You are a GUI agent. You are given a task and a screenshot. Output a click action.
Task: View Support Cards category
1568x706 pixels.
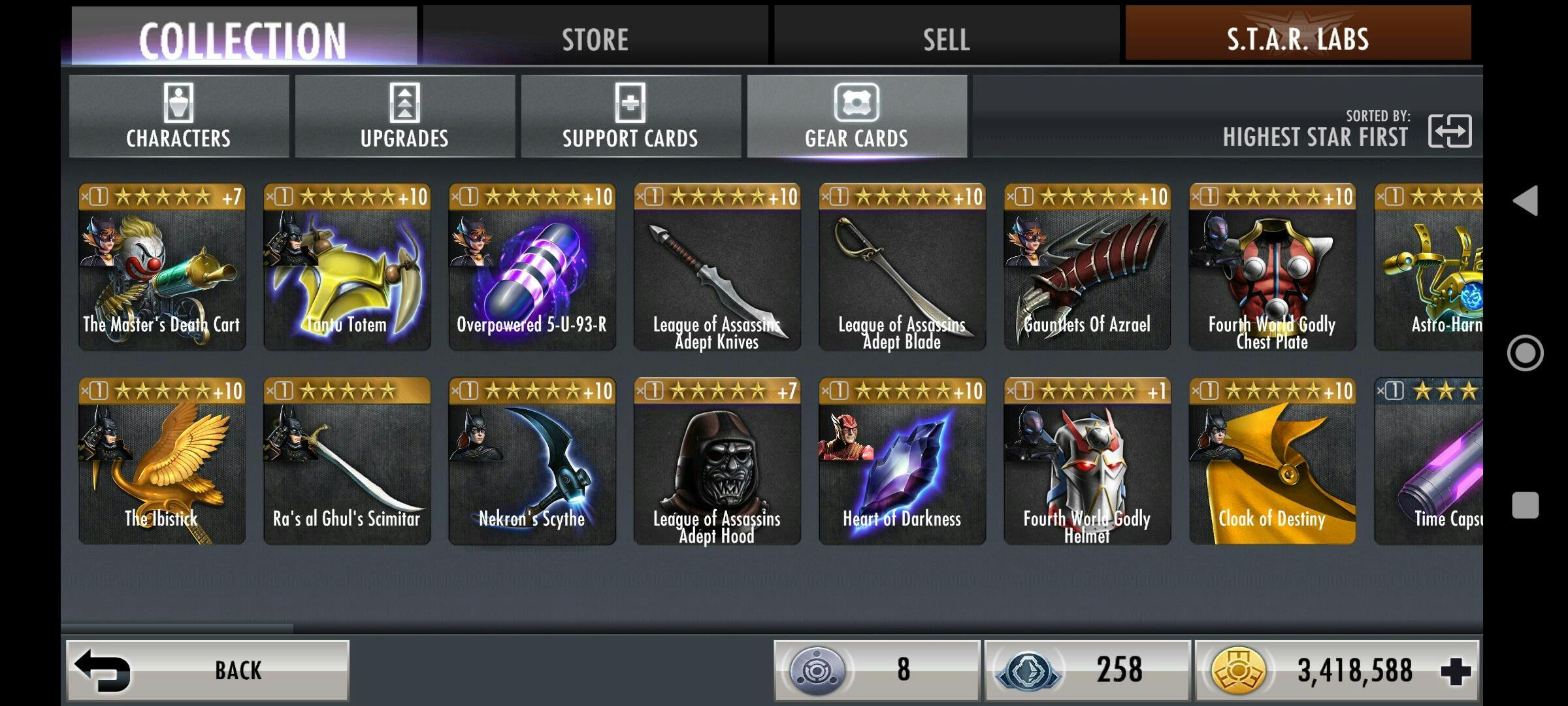630,116
